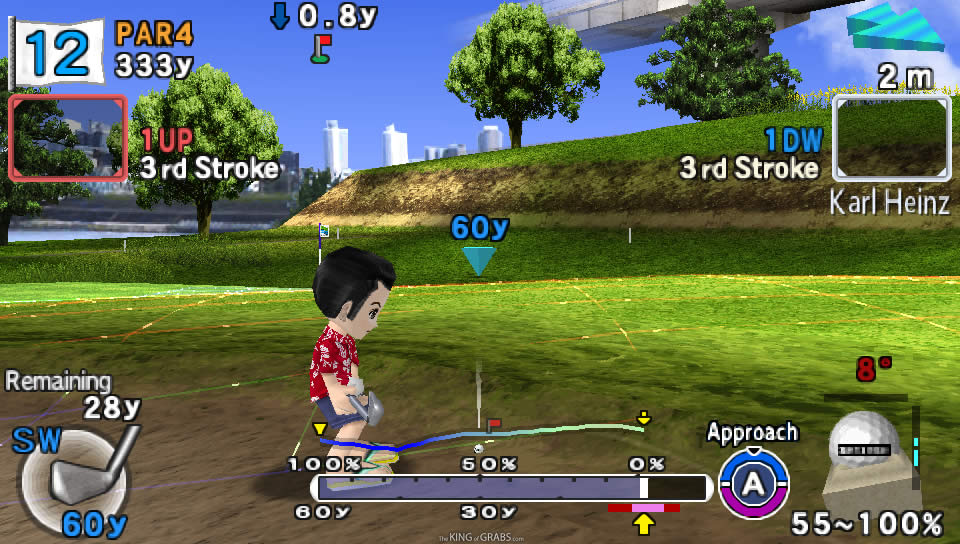This screenshot has height=544, width=960.
Task: Select the SW sand wedge club icon
Action: pos(76,476)
